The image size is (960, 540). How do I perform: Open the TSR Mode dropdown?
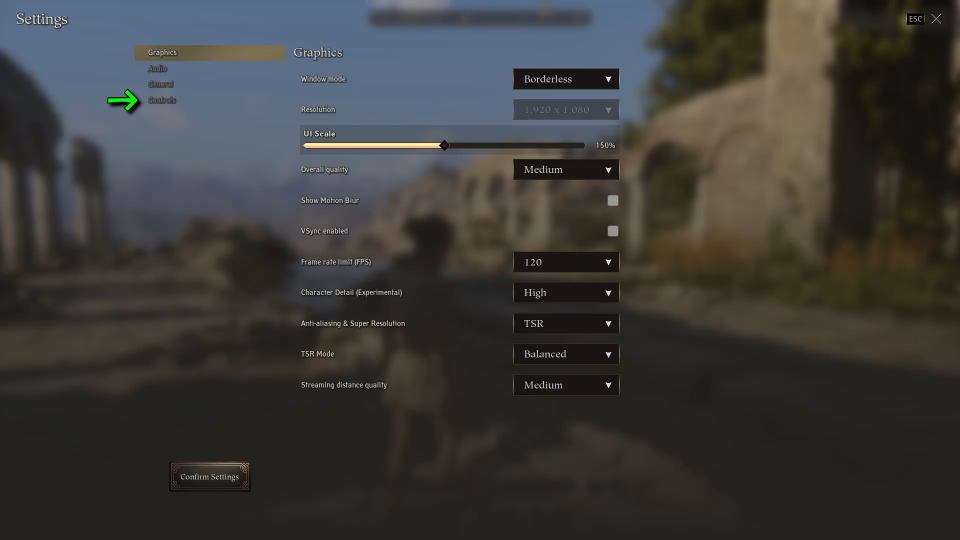click(x=566, y=354)
